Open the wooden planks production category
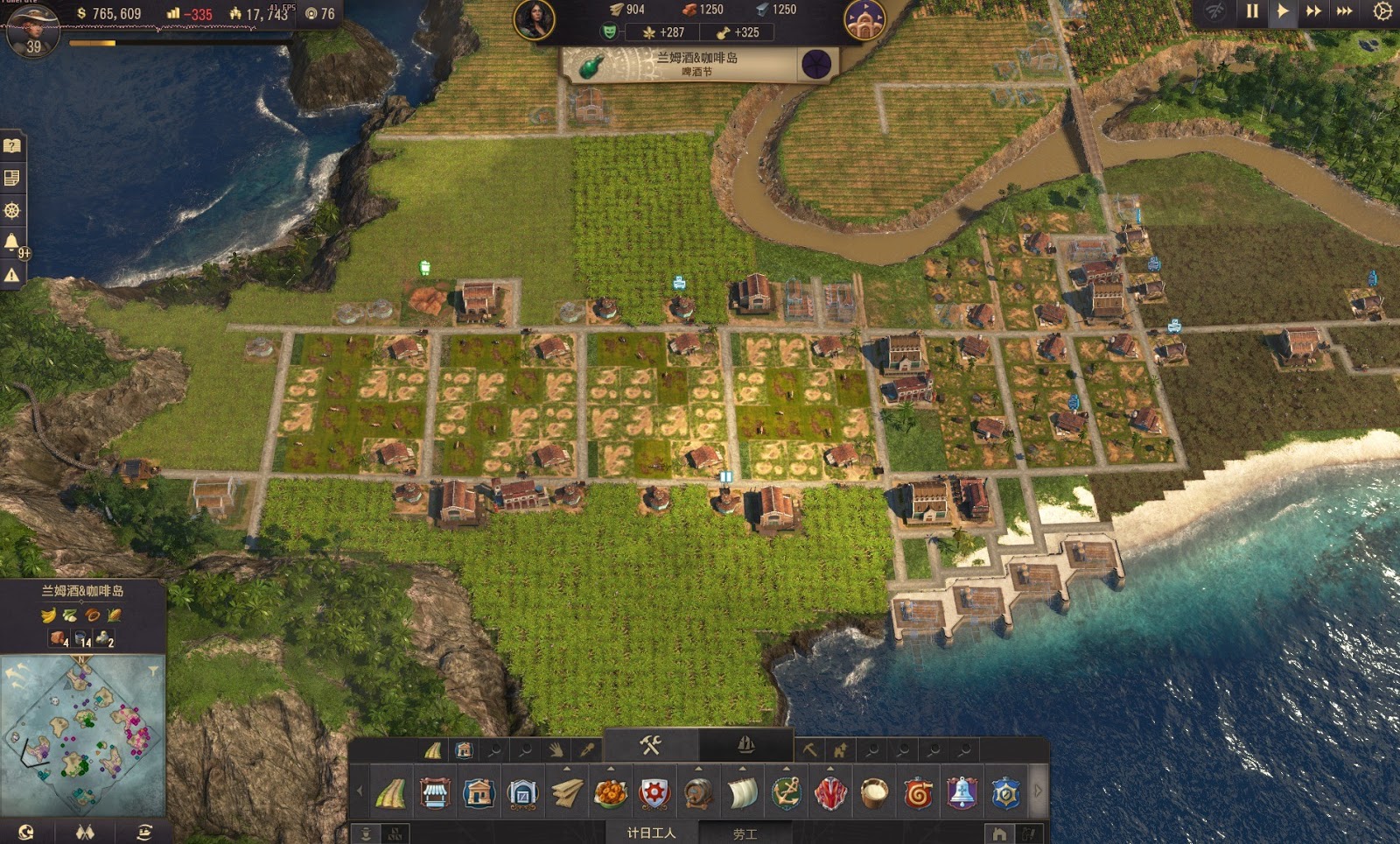Image resolution: width=1400 pixels, height=844 pixels. pyautogui.click(x=567, y=794)
